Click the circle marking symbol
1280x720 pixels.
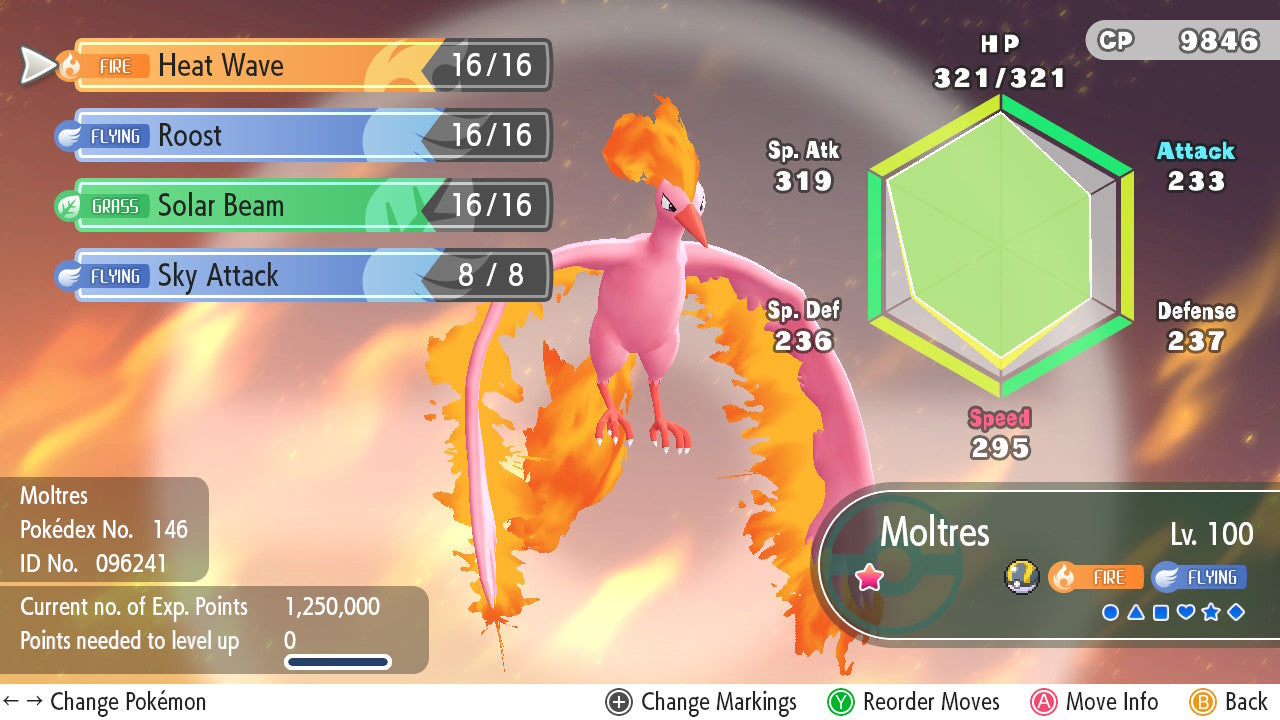1110,612
